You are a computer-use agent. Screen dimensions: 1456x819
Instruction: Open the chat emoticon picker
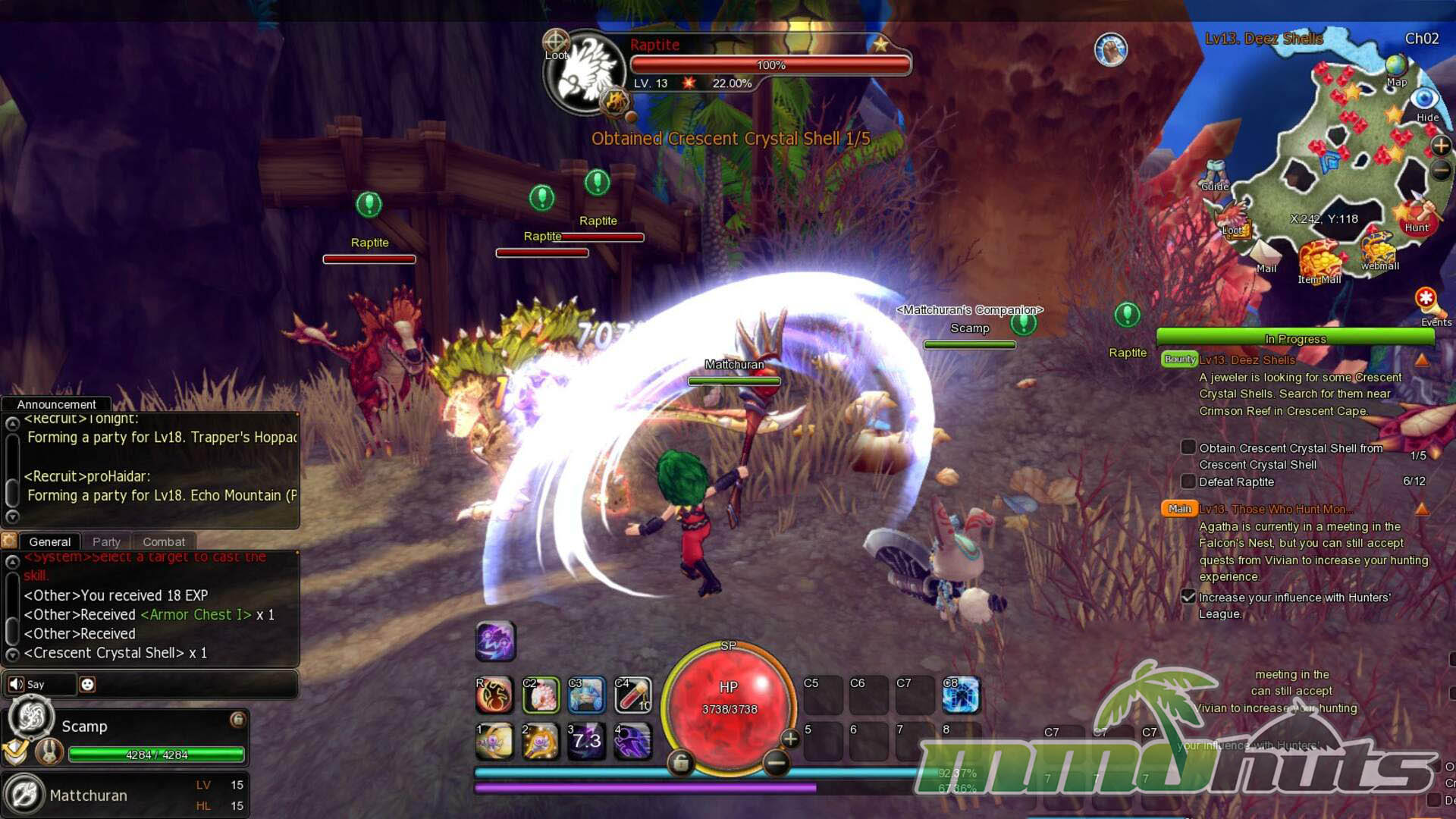[x=87, y=684]
